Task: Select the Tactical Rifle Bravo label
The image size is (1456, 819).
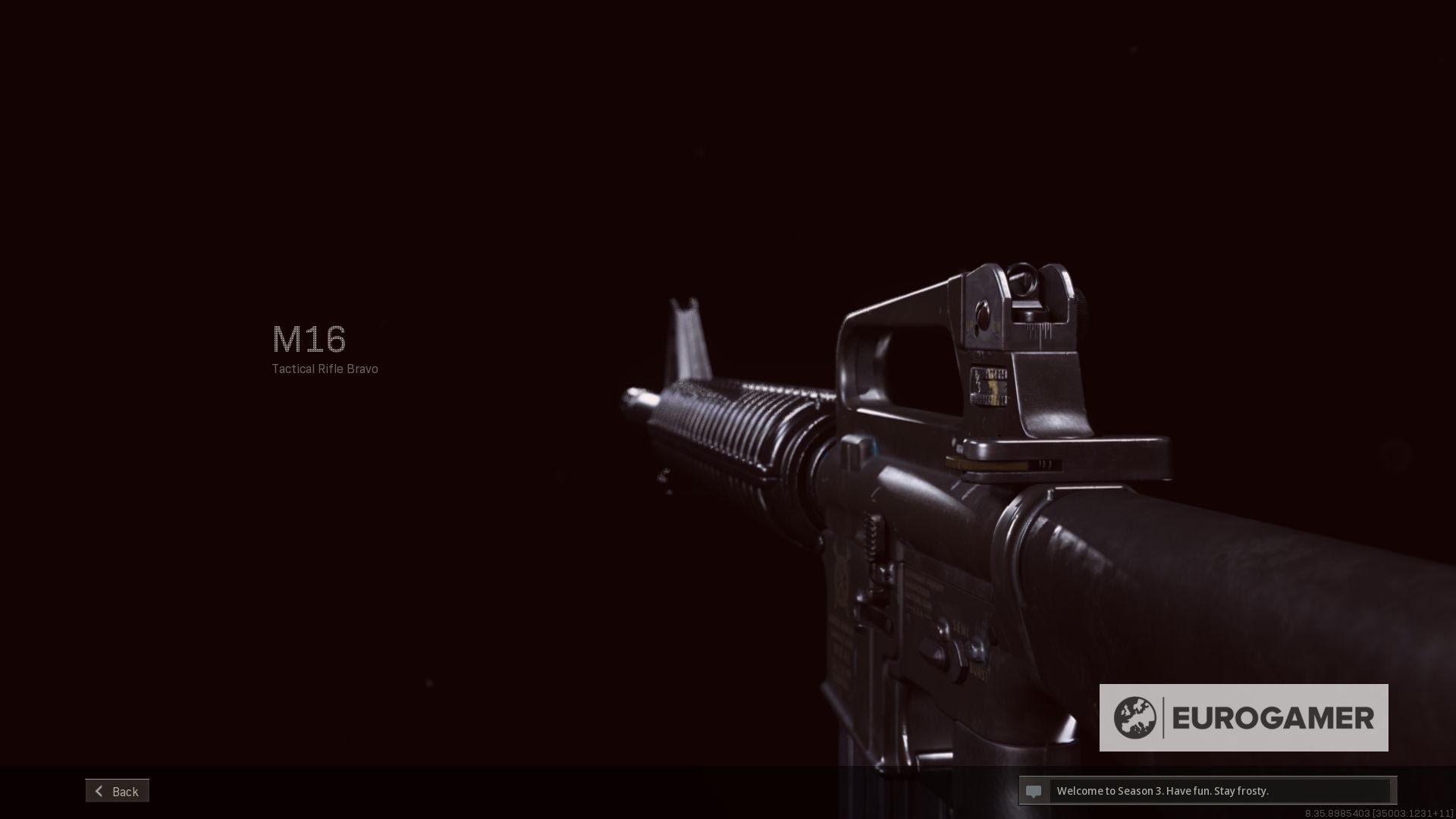Action: click(x=324, y=369)
